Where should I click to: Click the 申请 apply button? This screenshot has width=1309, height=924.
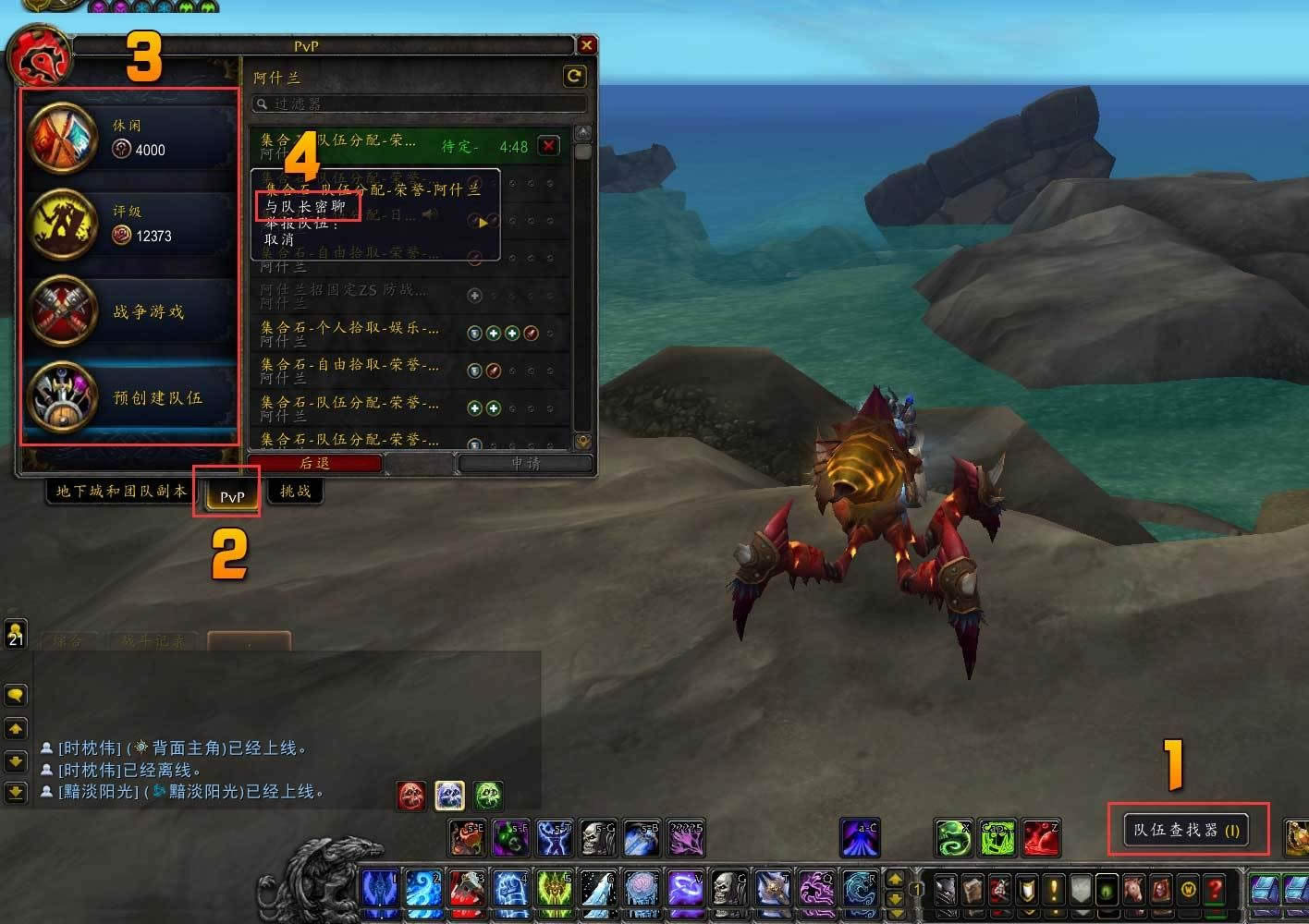point(525,463)
